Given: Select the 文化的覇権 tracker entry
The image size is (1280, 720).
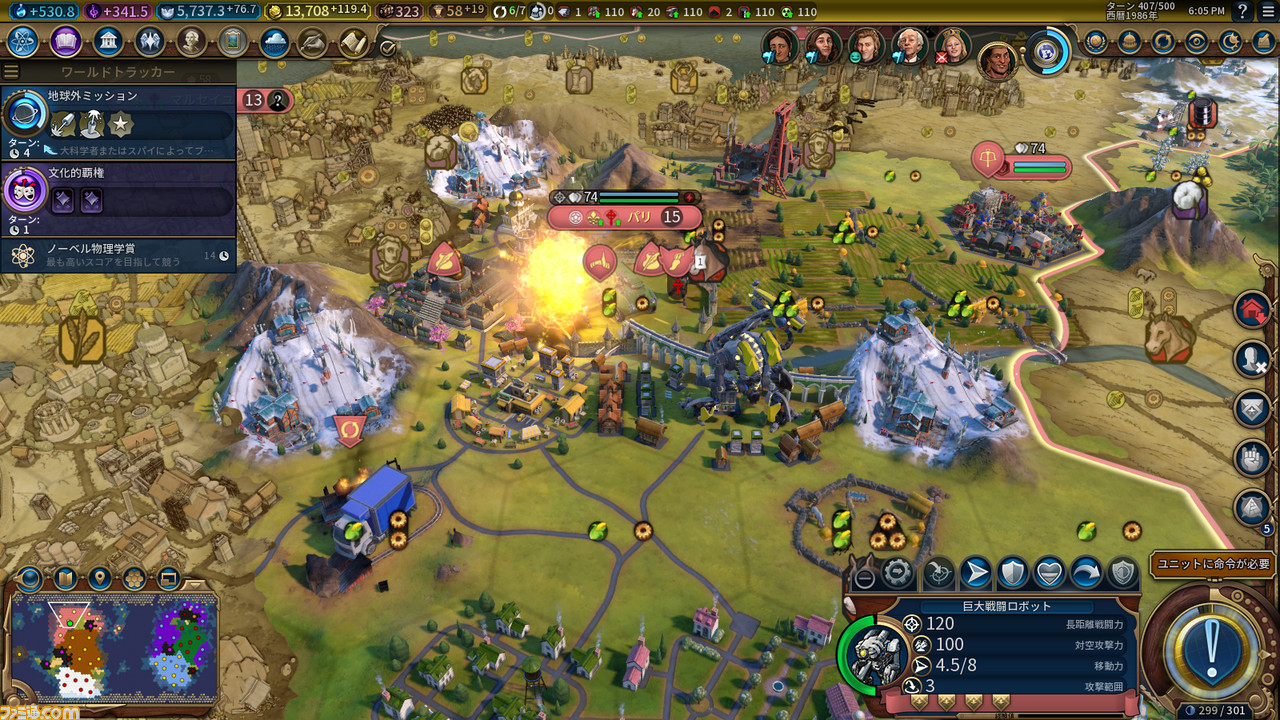Looking at the screenshot, I should point(118,197).
